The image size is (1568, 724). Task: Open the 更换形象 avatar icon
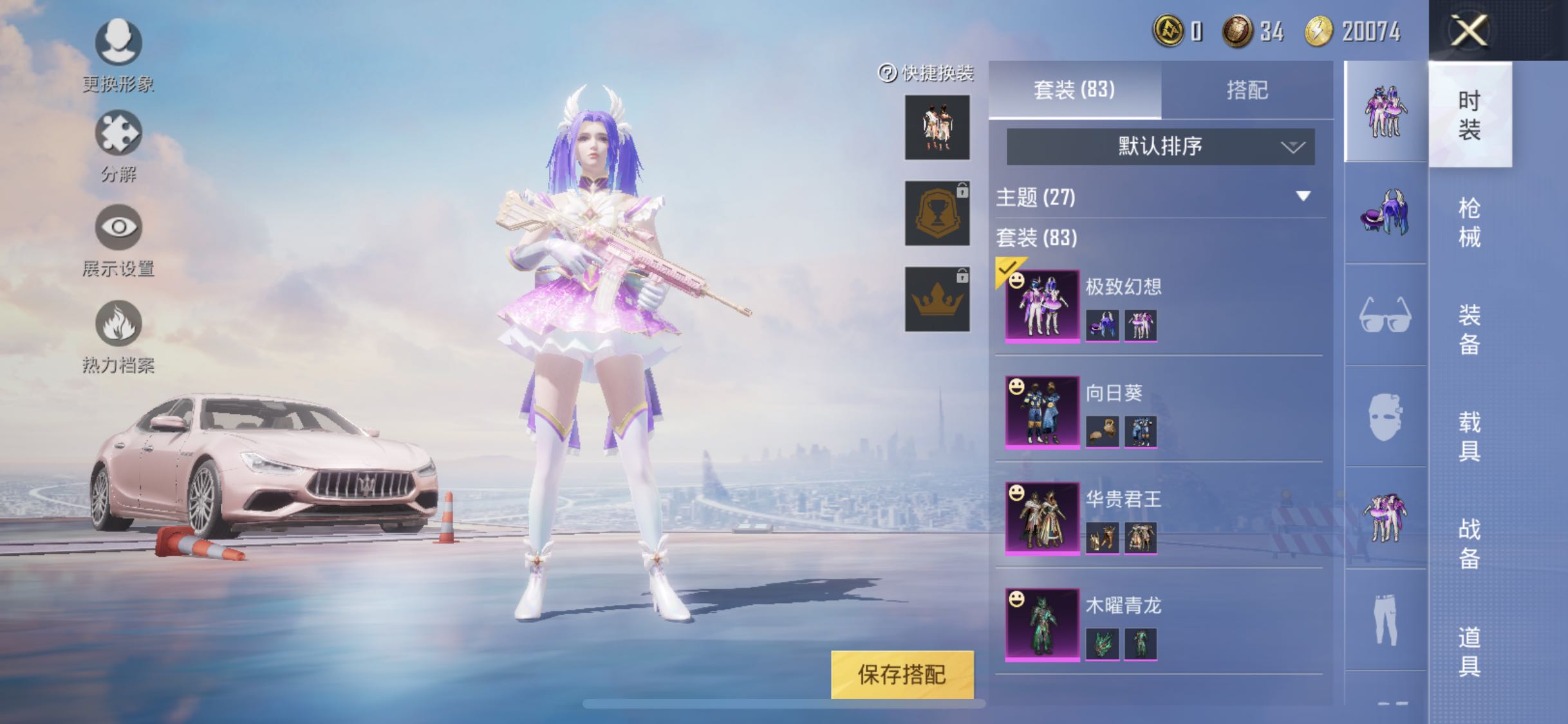click(119, 40)
